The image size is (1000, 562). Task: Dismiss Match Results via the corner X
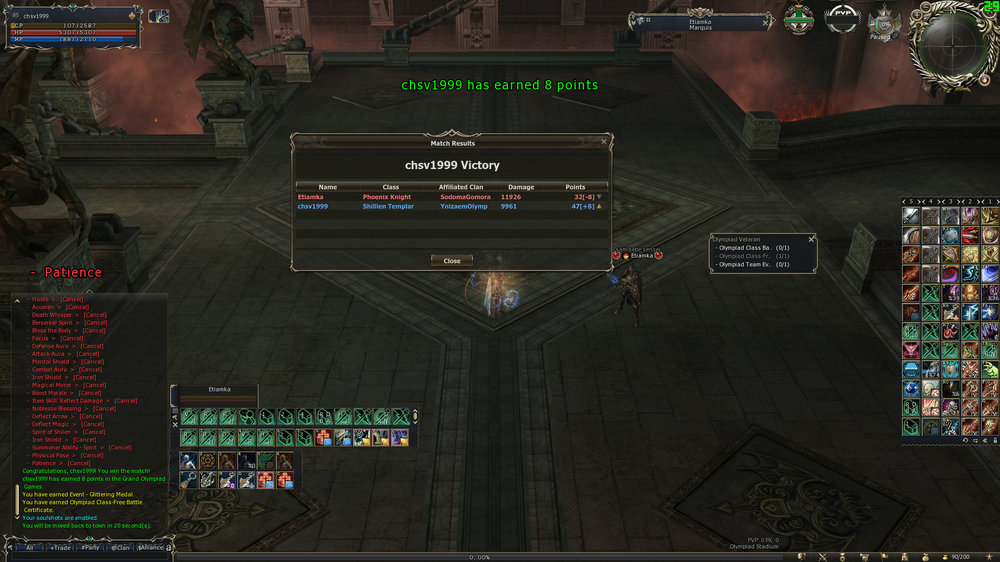[x=603, y=143]
